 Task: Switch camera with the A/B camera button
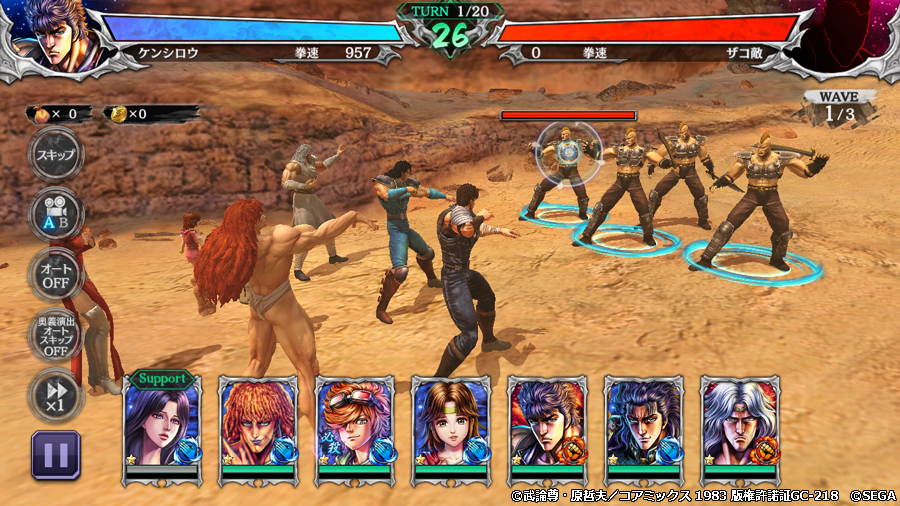pyautogui.click(x=55, y=212)
